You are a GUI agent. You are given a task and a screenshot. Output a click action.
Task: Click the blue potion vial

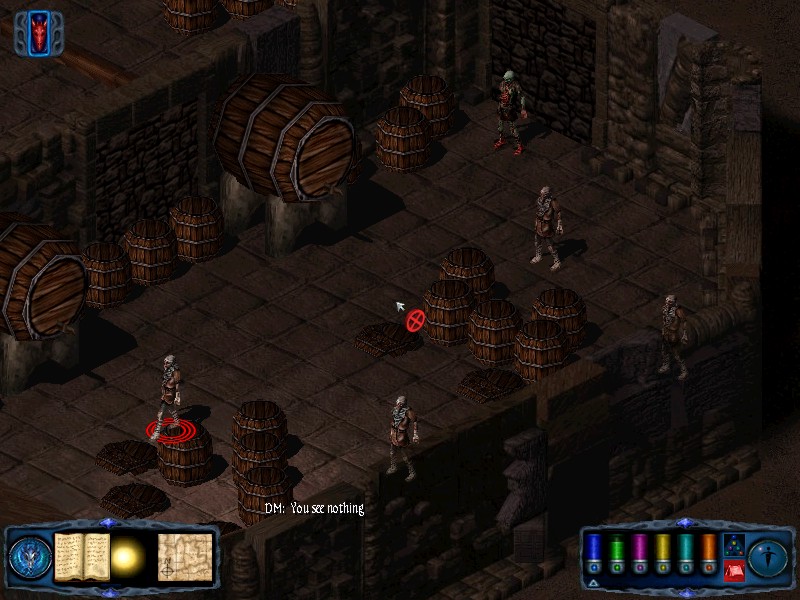coord(593,552)
